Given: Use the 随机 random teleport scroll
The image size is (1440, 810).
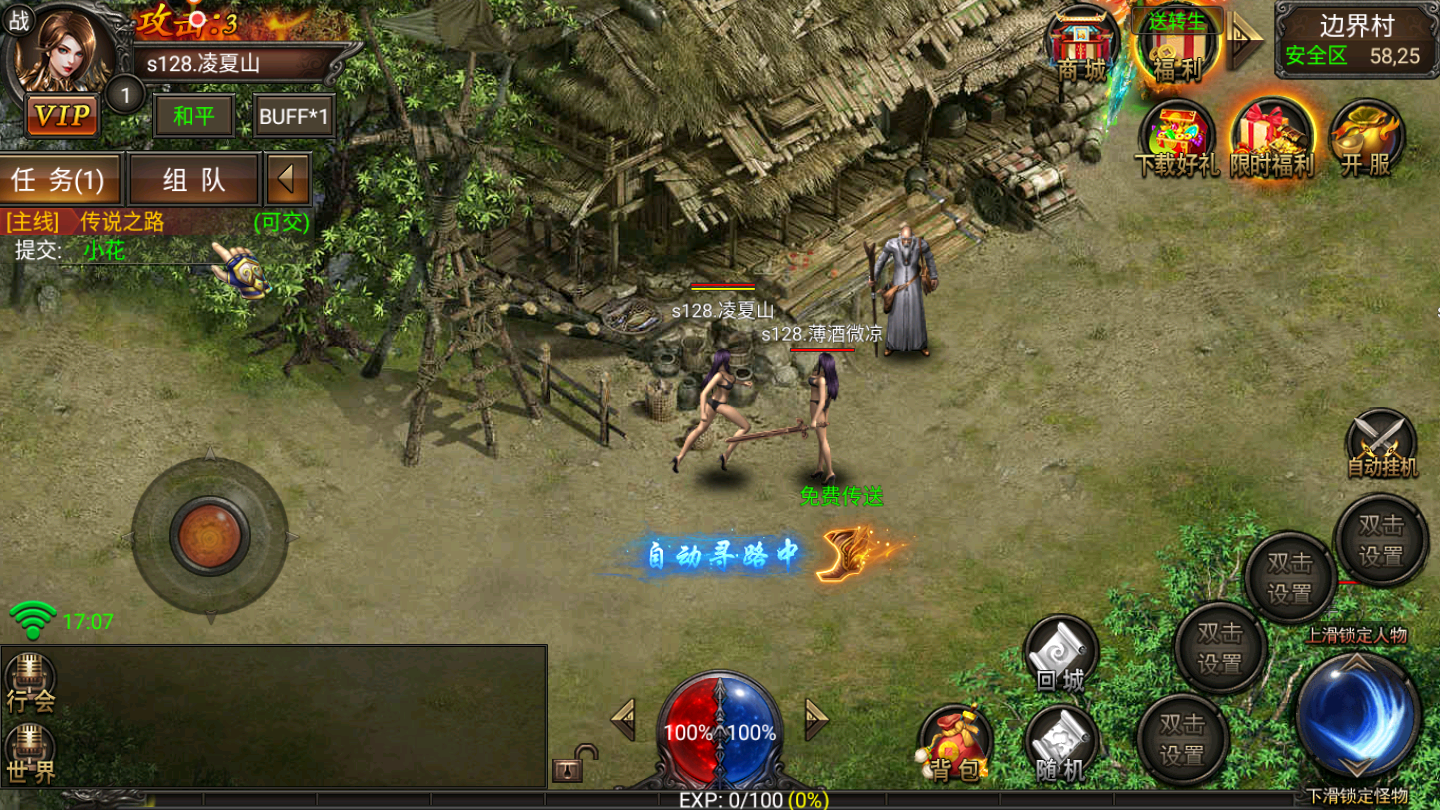Looking at the screenshot, I should coord(1060,745).
